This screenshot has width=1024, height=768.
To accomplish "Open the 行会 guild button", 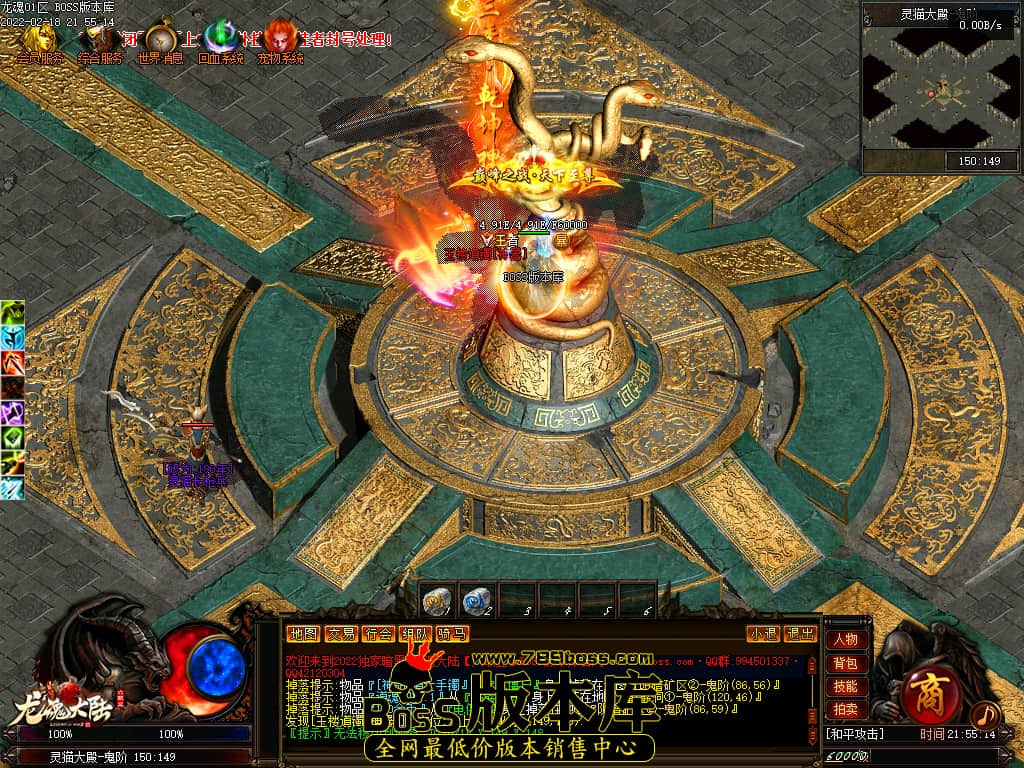I will [378, 633].
